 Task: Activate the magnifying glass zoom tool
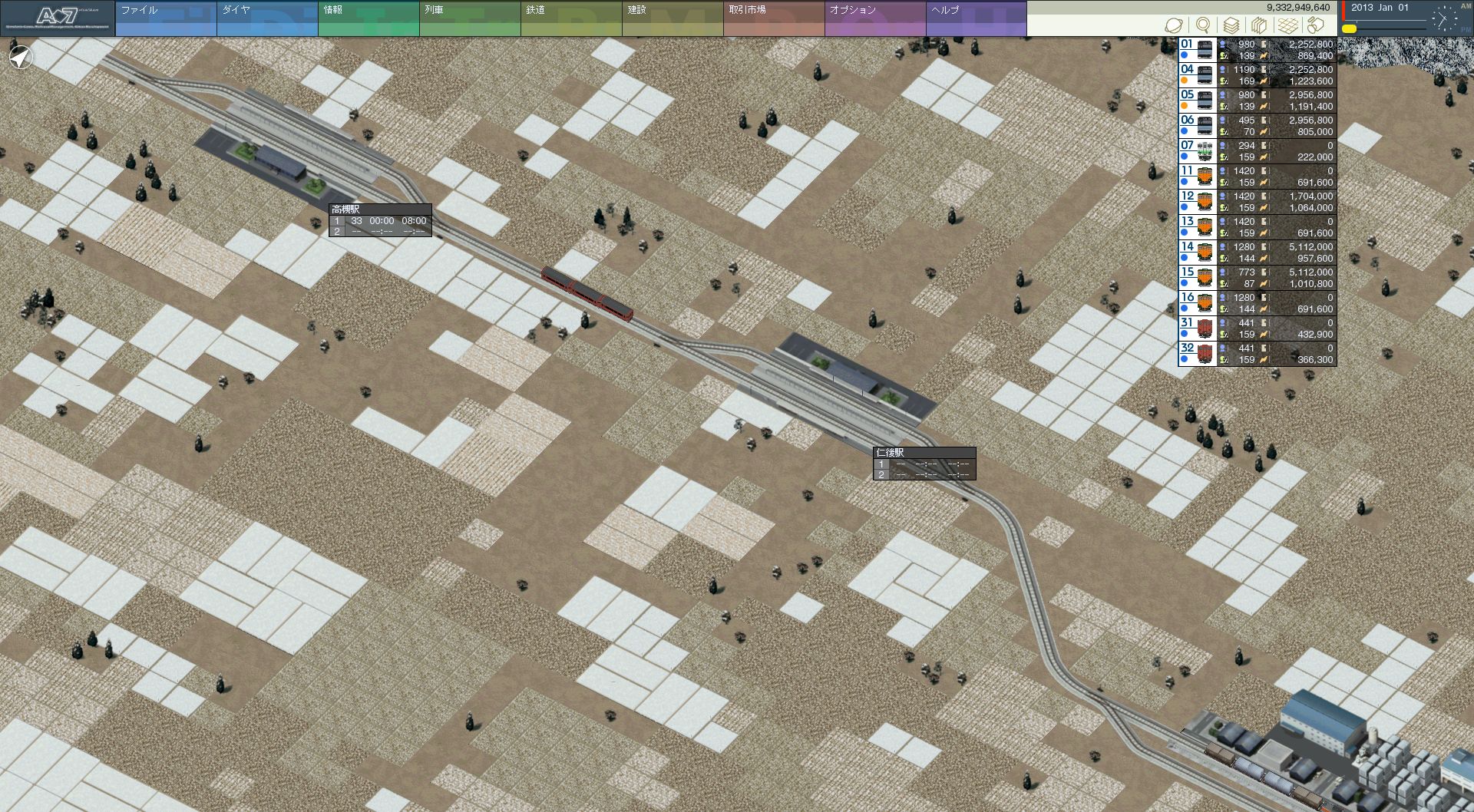pyautogui.click(x=1202, y=25)
